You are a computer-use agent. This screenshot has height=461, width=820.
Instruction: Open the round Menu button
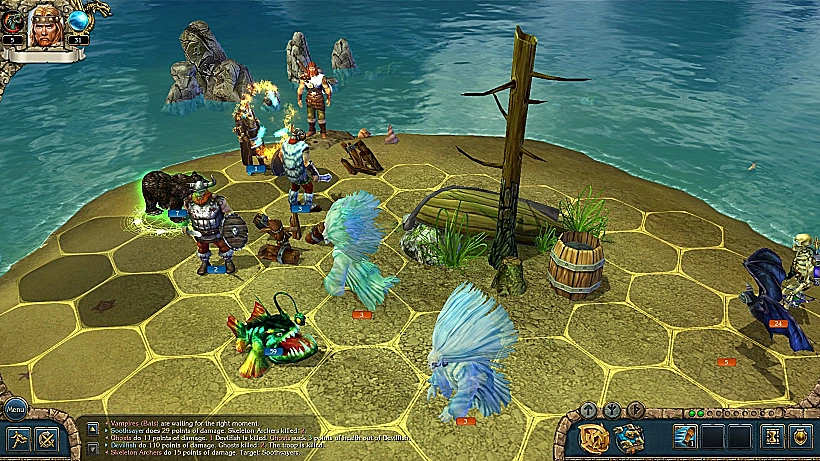pyautogui.click(x=16, y=408)
